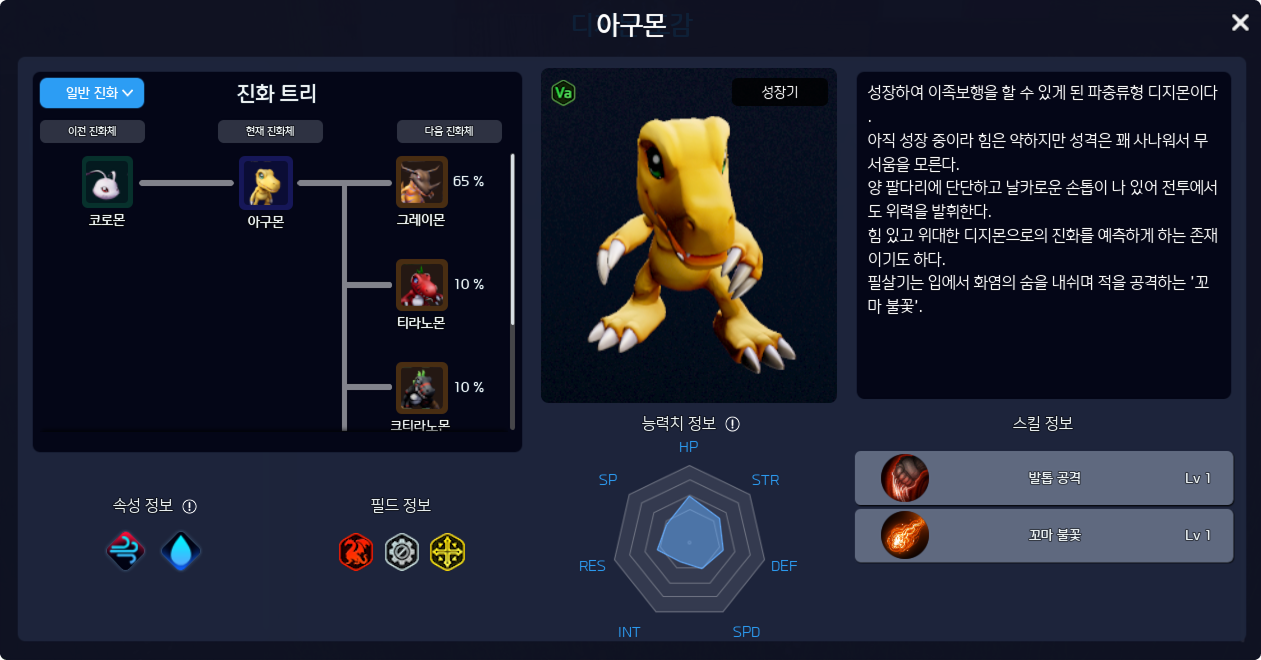Close the 아구몬 info window

coord(1240,22)
